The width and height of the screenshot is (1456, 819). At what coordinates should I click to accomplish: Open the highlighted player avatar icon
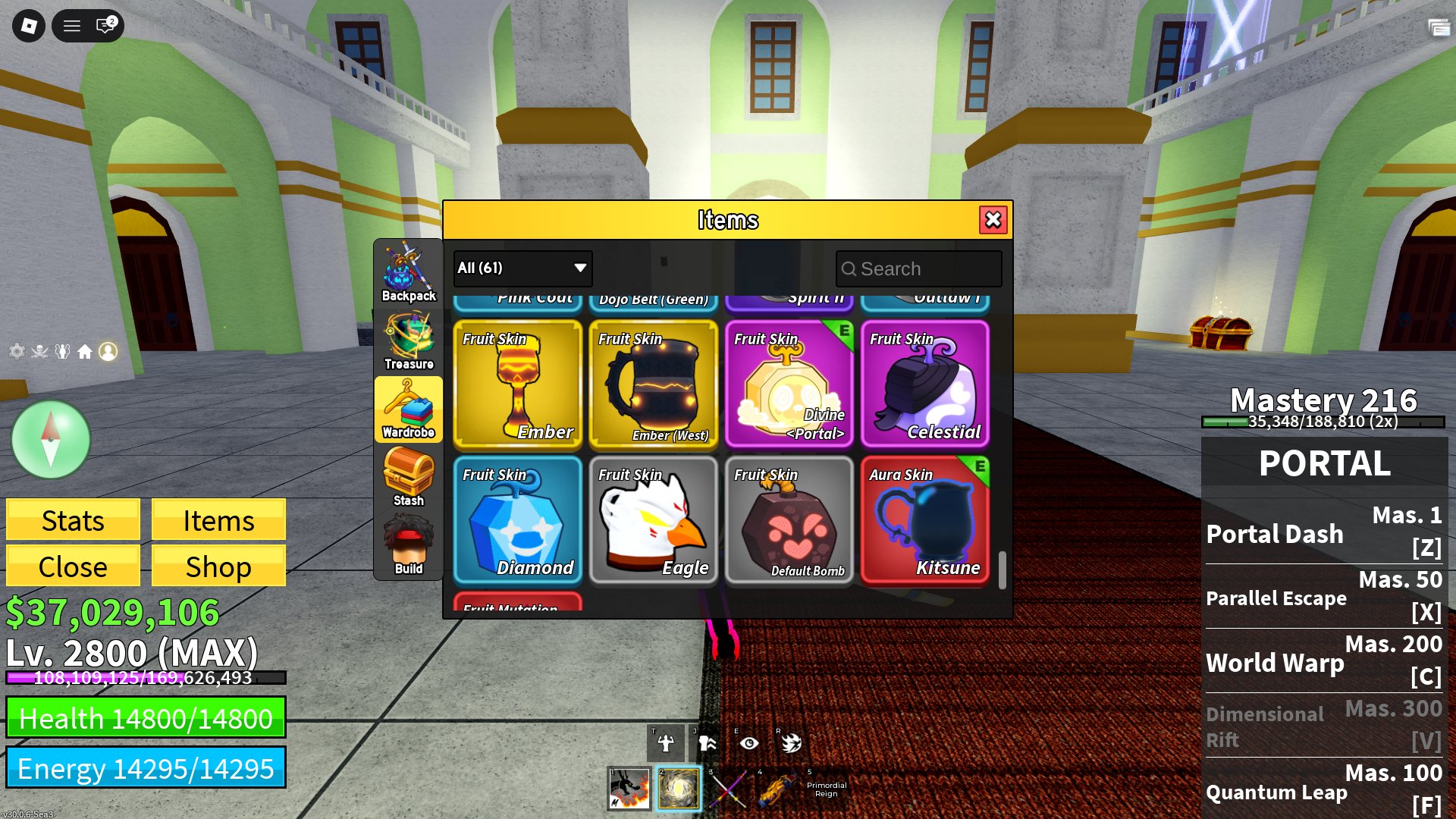tap(108, 351)
